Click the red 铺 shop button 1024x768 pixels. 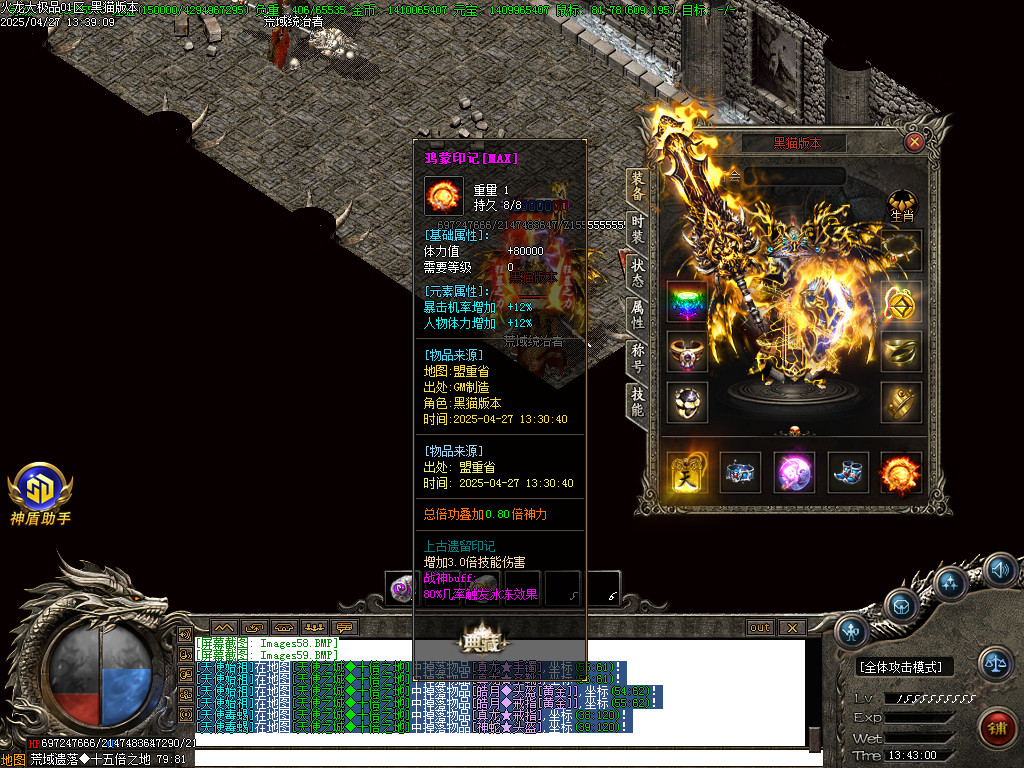[x=996, y=727]
